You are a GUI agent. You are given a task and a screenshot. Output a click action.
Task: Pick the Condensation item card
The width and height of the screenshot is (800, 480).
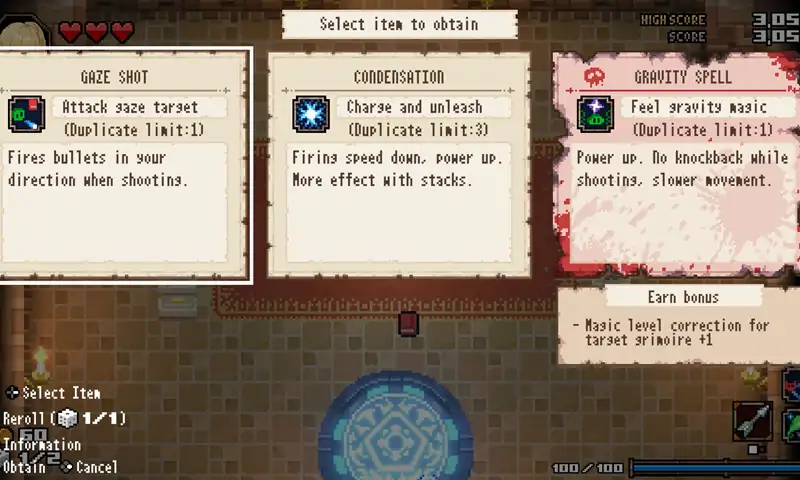(398, 165)
